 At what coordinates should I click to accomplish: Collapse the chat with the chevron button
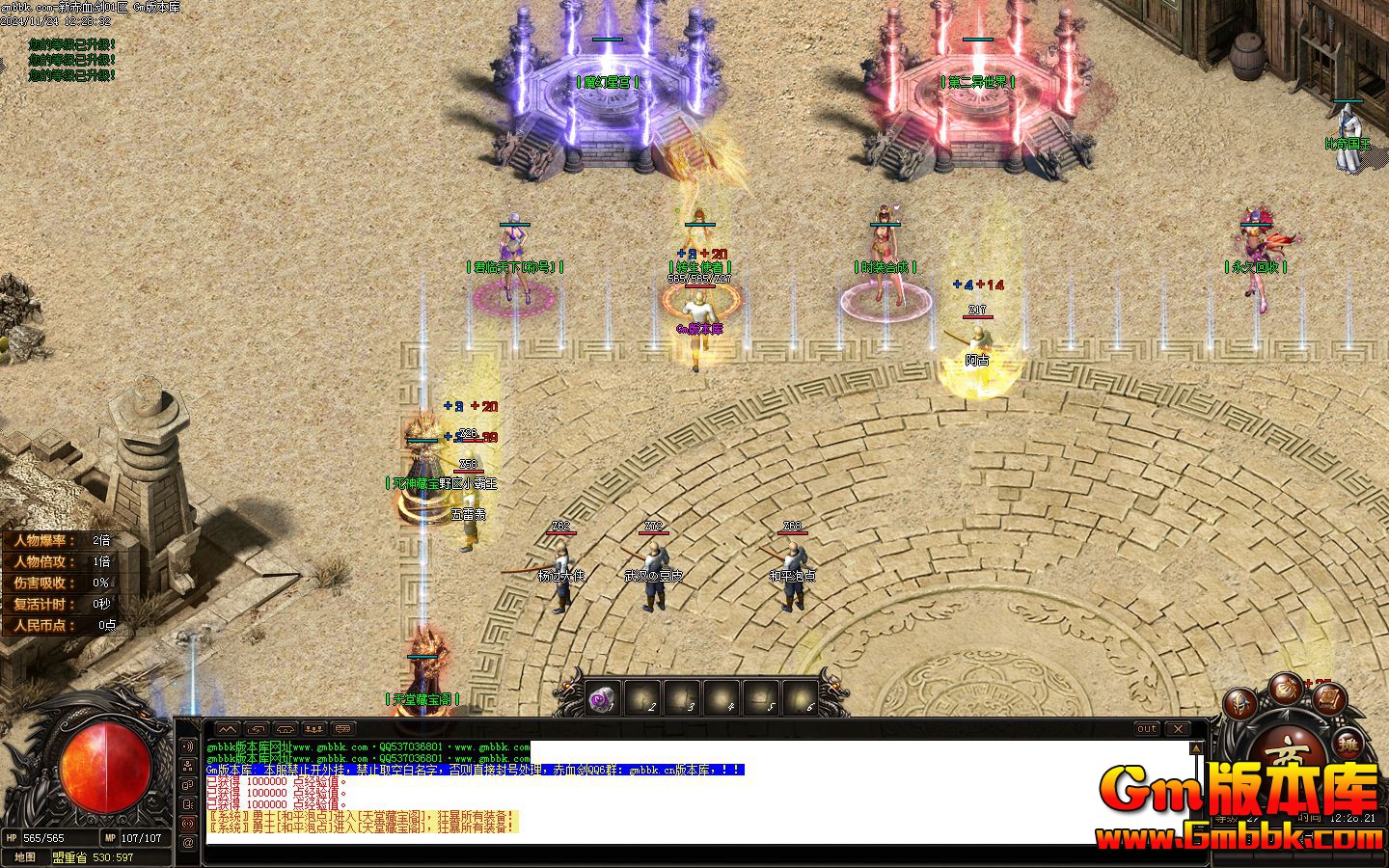tap(229, 728)
